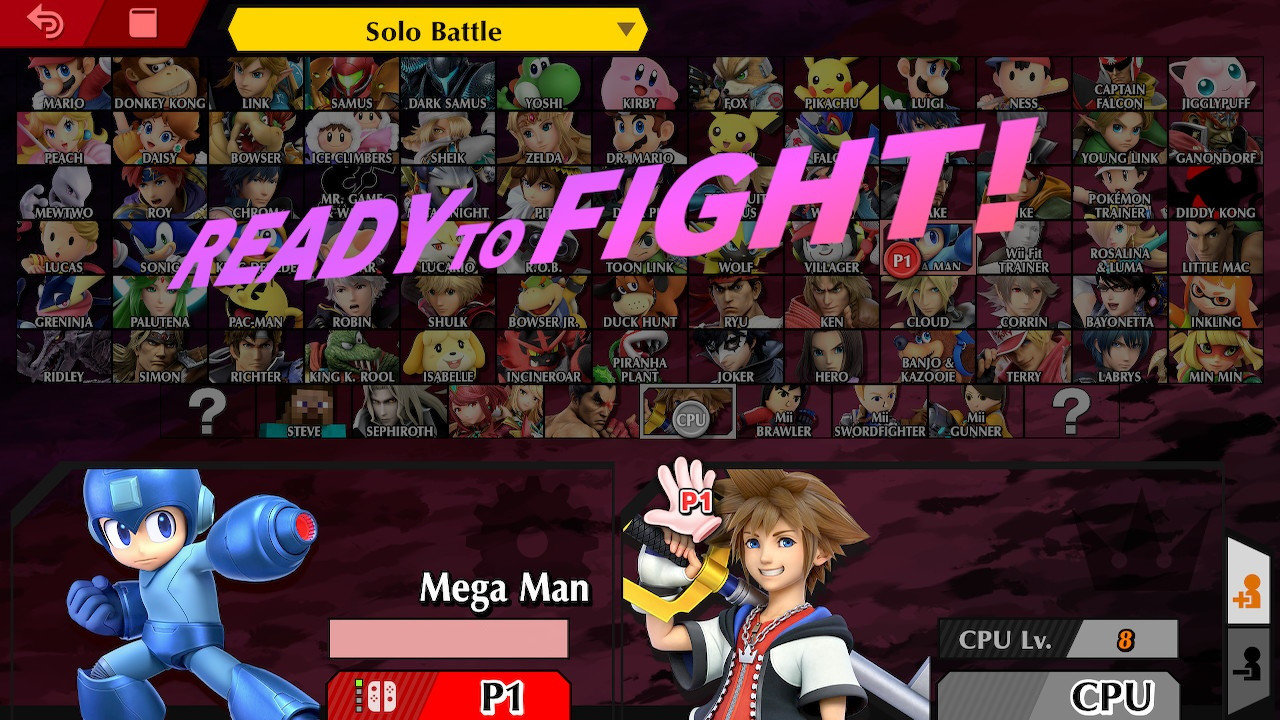The height and width of the screenshot is (720, 1280).
Task: Select Sephiroth from the bottom row
Action: tap(399, 413)
